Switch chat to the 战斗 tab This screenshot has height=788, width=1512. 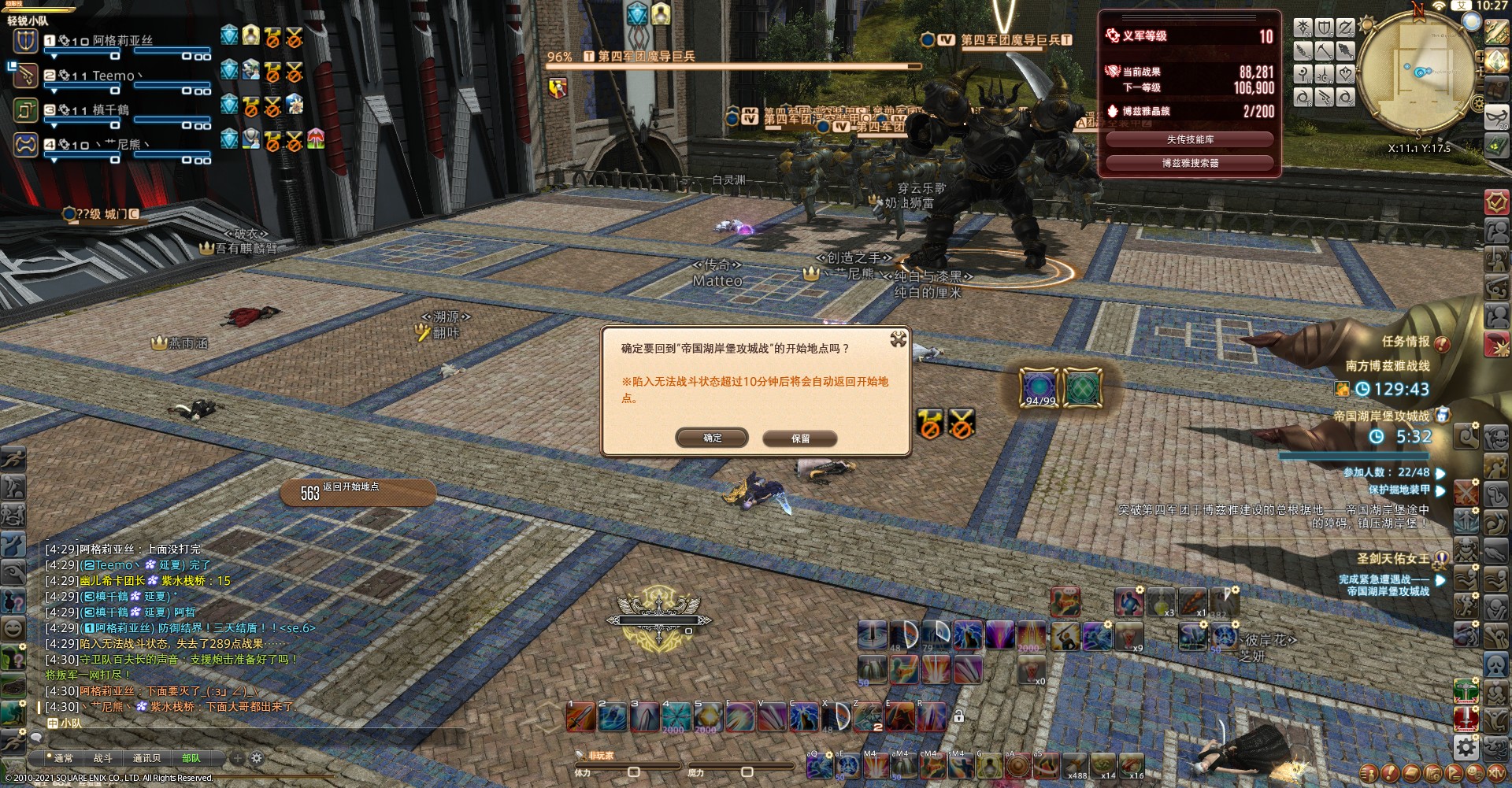tap(103, 758)
